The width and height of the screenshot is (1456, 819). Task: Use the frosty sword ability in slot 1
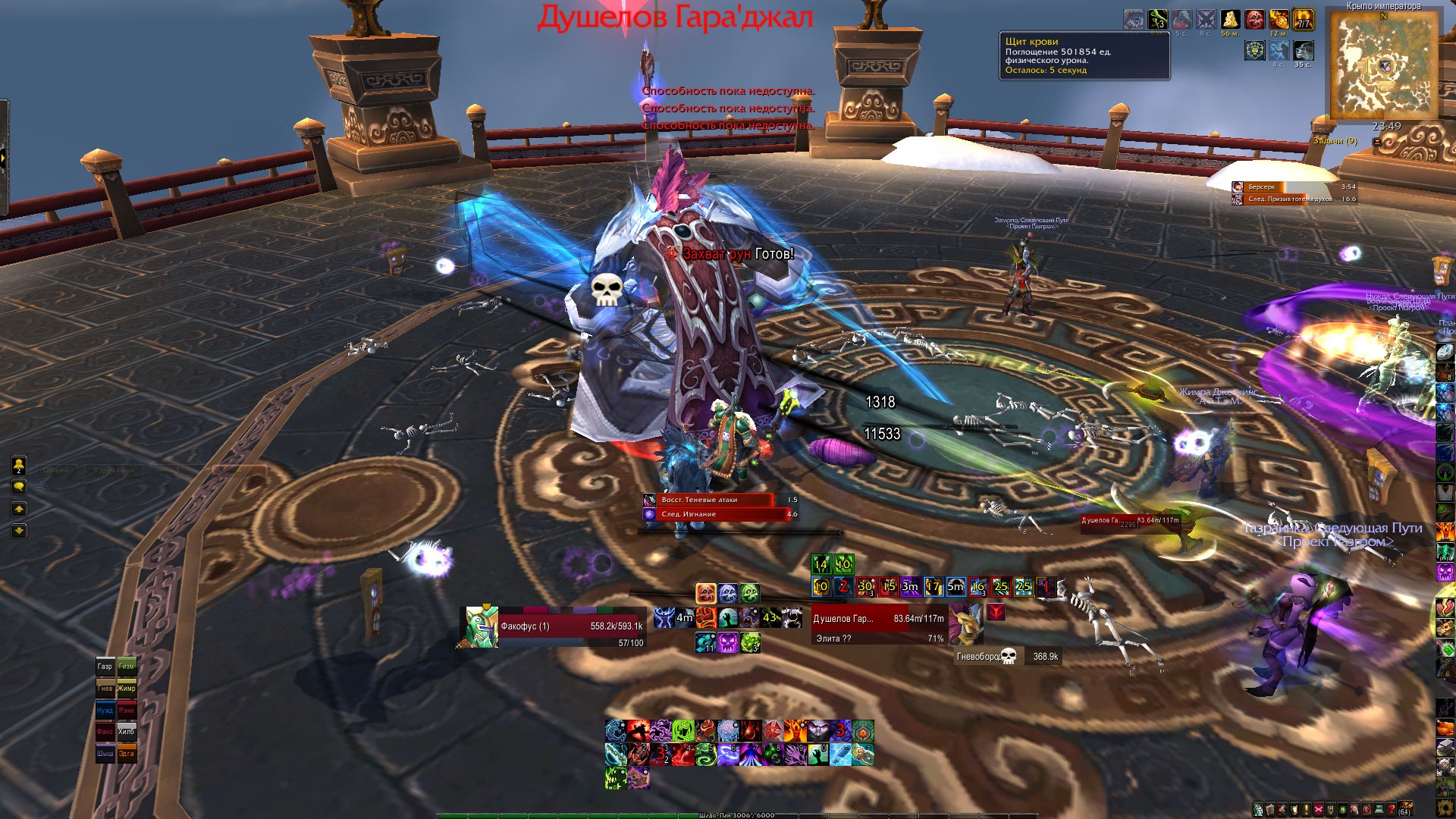pyautogui.click(x=616, y=754)
